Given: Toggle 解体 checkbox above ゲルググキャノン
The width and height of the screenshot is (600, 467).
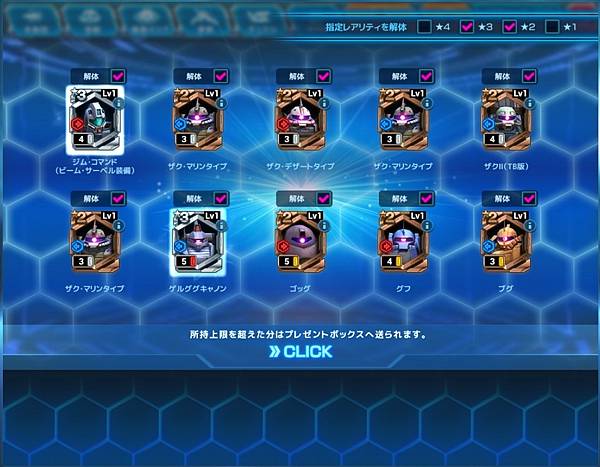Looking at the screenshot, I should (x=220, y=199).
